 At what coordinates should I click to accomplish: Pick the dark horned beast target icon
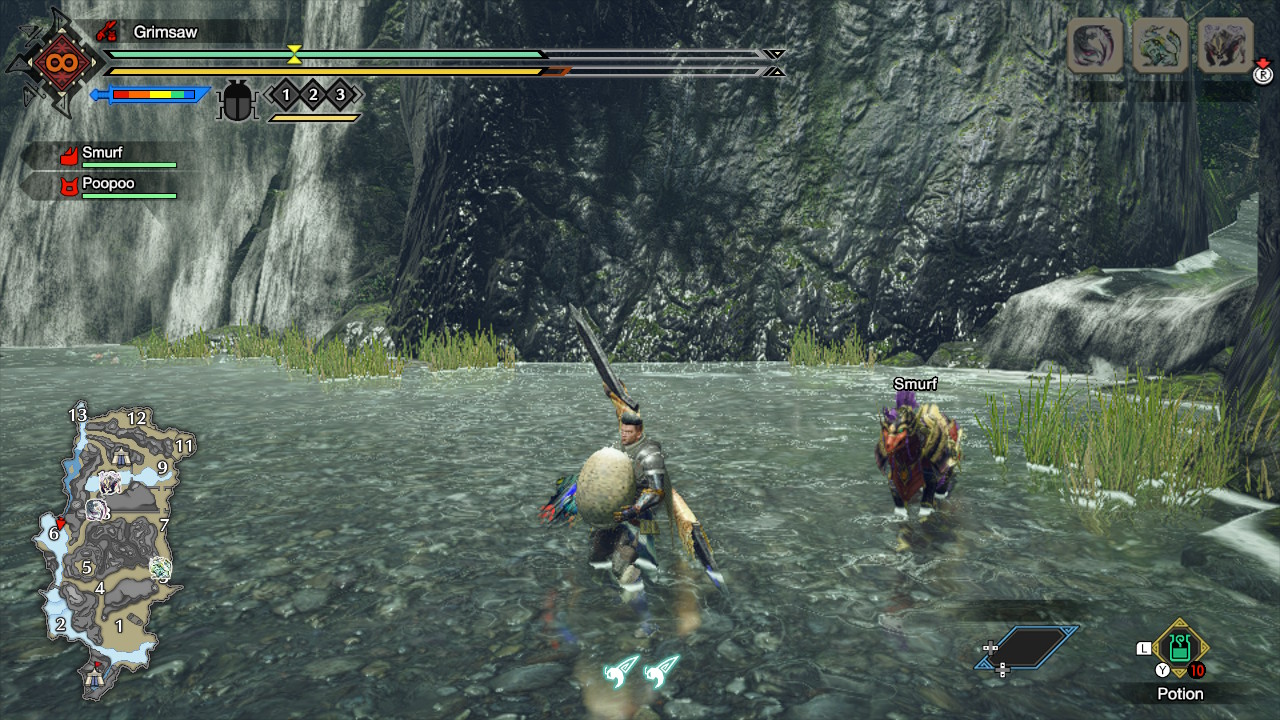[x=1225, y=45]
